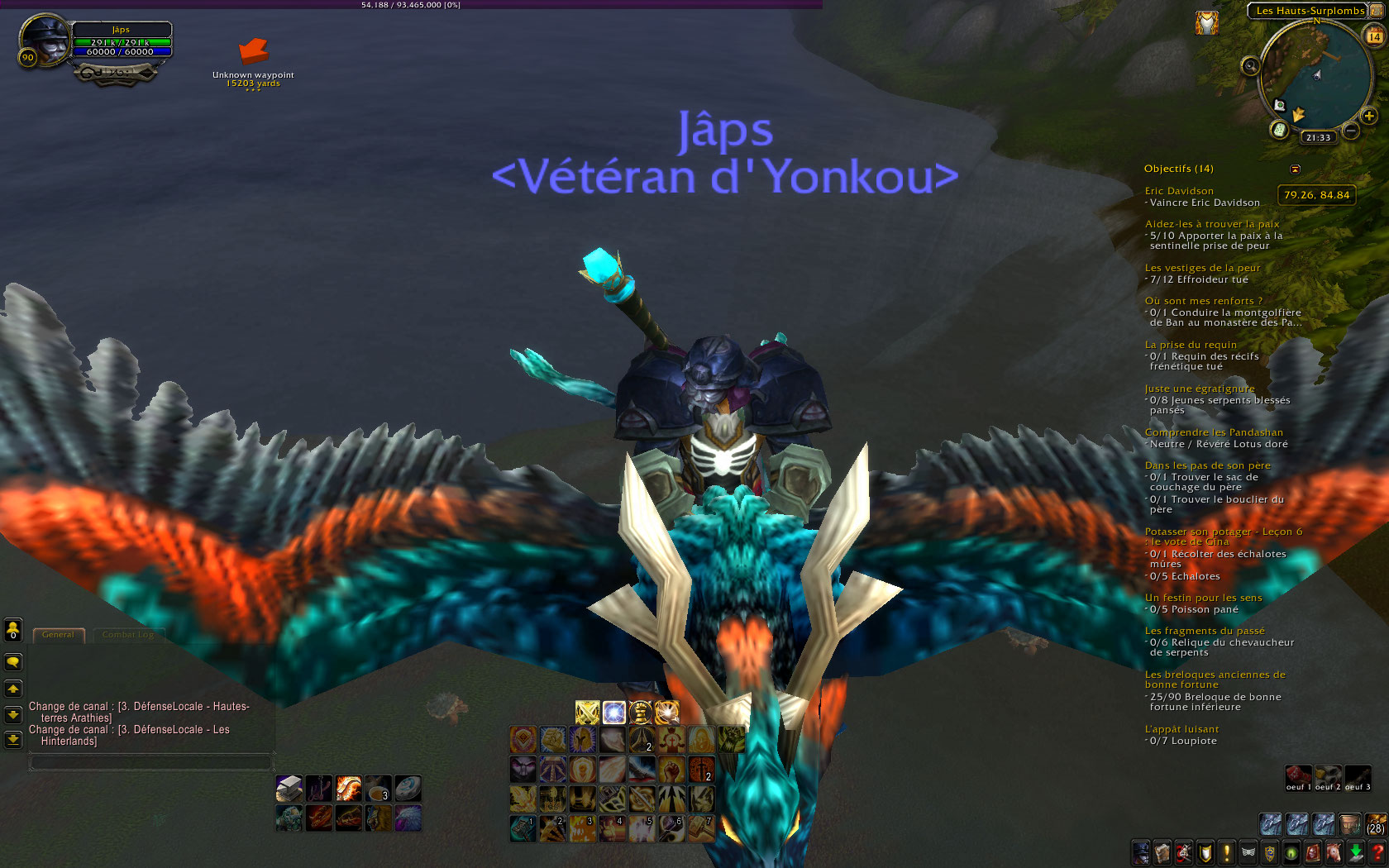Select the Eric Davidson quest in tracker
Screen dimensions: 1389x868
click(1178, 191)
